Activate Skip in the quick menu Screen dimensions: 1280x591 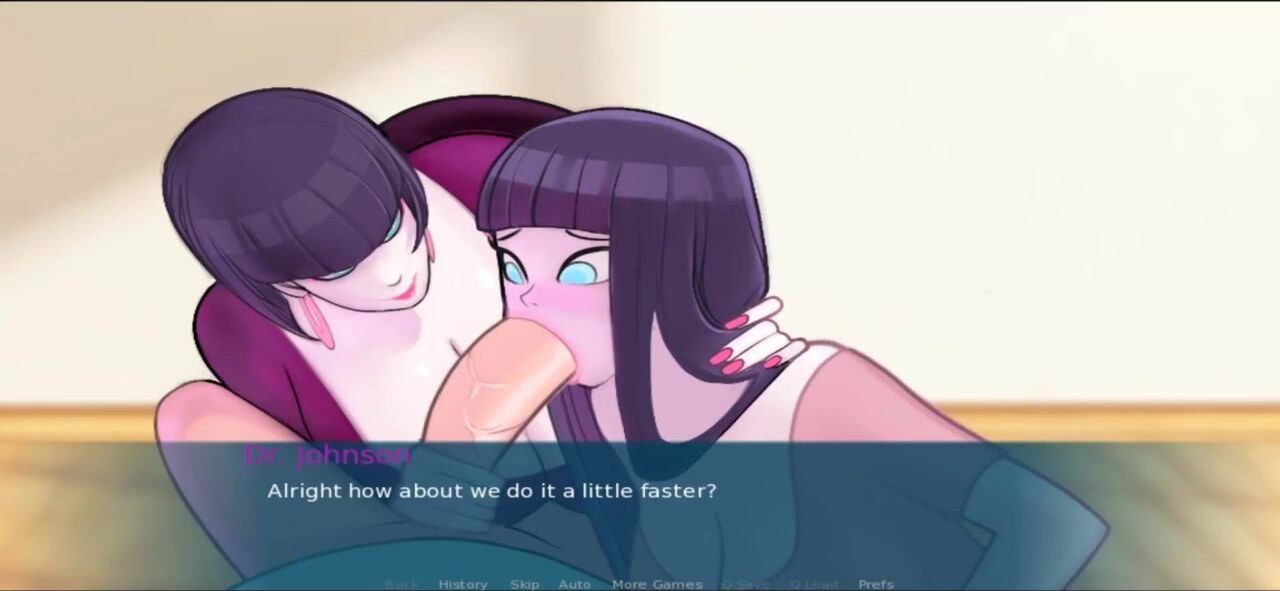(524, 584)
